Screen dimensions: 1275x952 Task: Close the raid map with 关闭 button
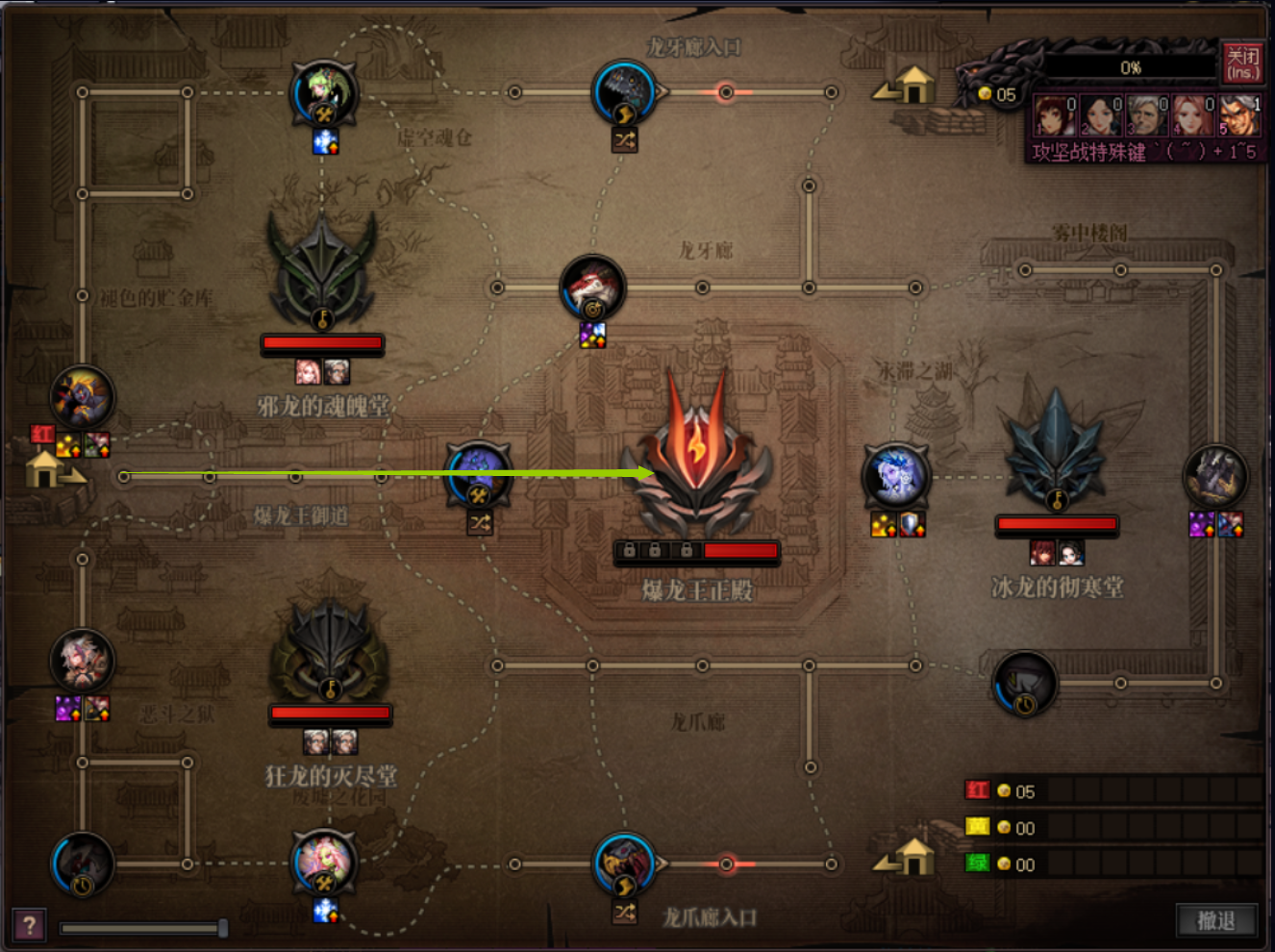(x=1241, y=63)
